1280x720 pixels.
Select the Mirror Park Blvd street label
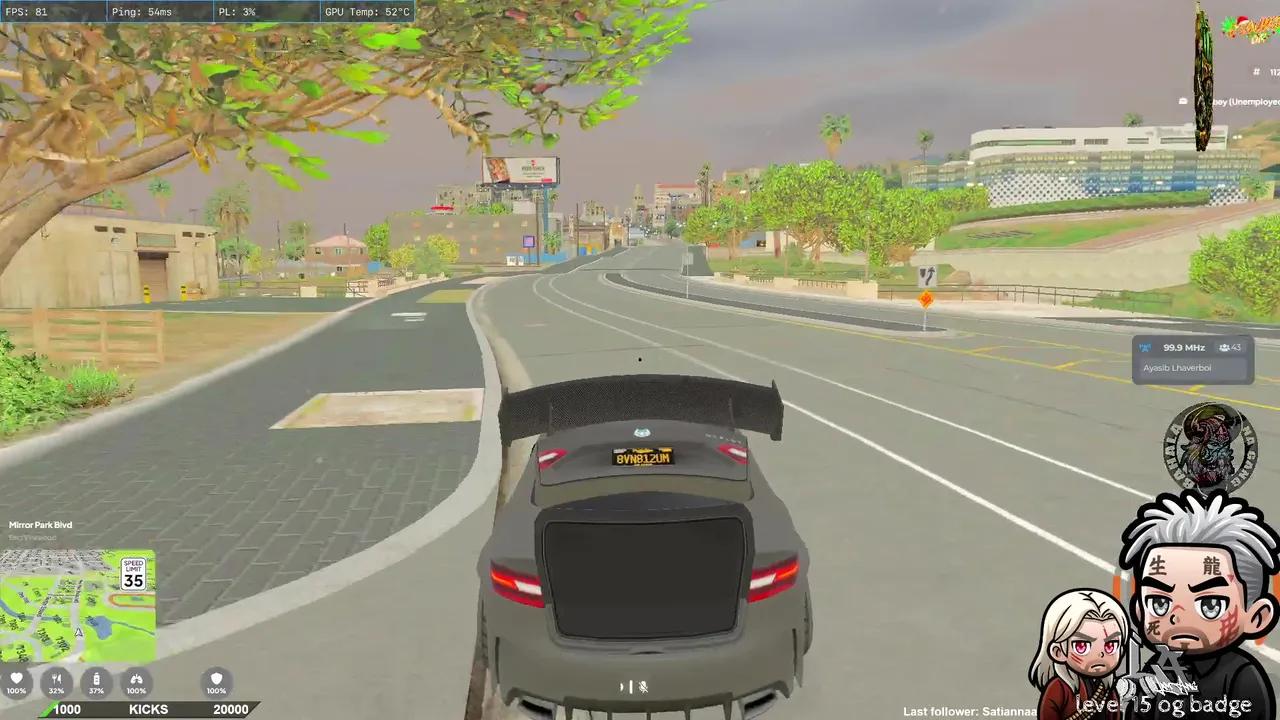tap(40, 524)
